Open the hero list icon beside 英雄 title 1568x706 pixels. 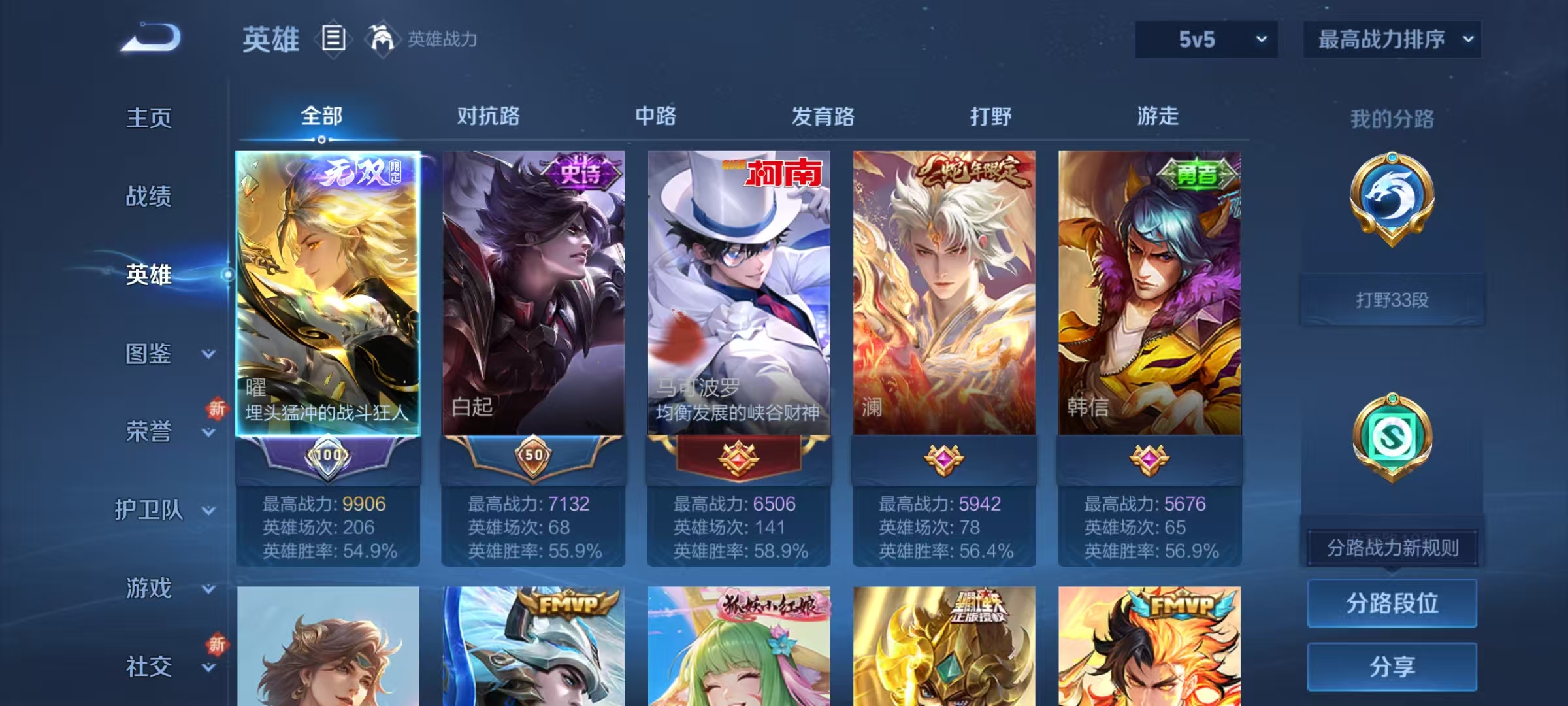pyautogui.click(x=333, y=39)
